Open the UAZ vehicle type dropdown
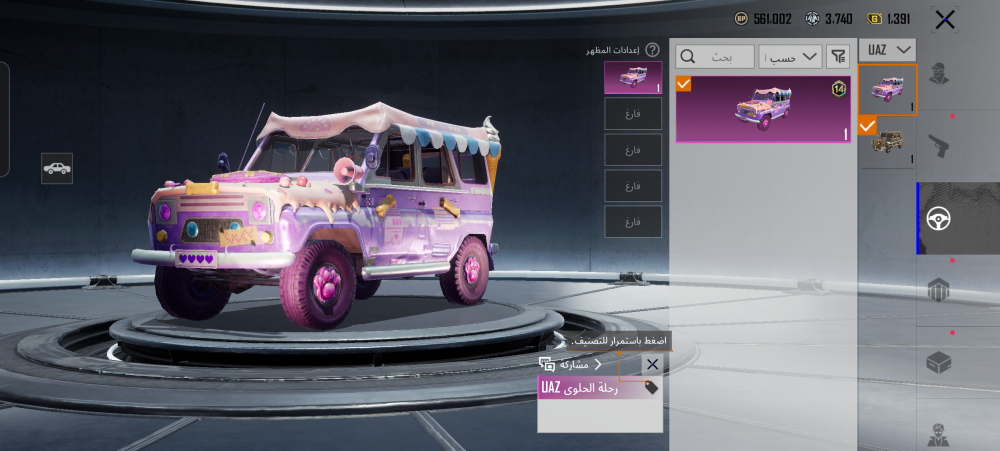 pyautogui.click(x=889, y=50)
